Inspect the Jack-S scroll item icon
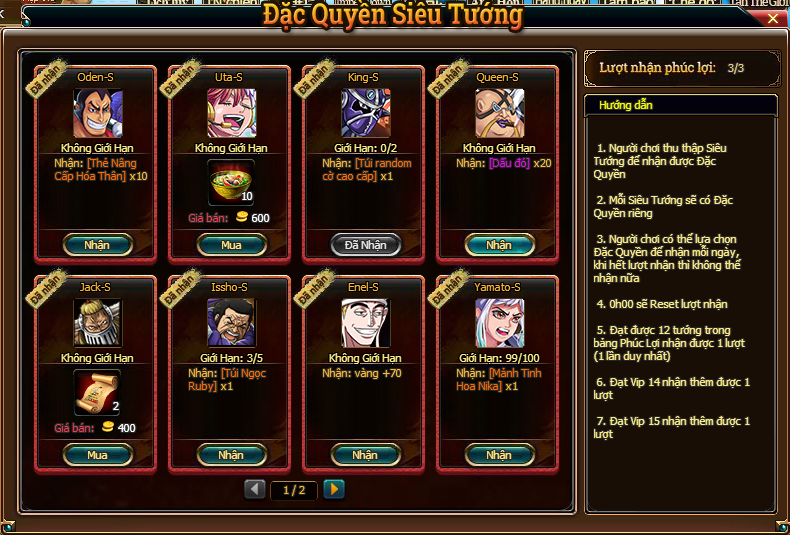790x535 pixels. point(97,393)
